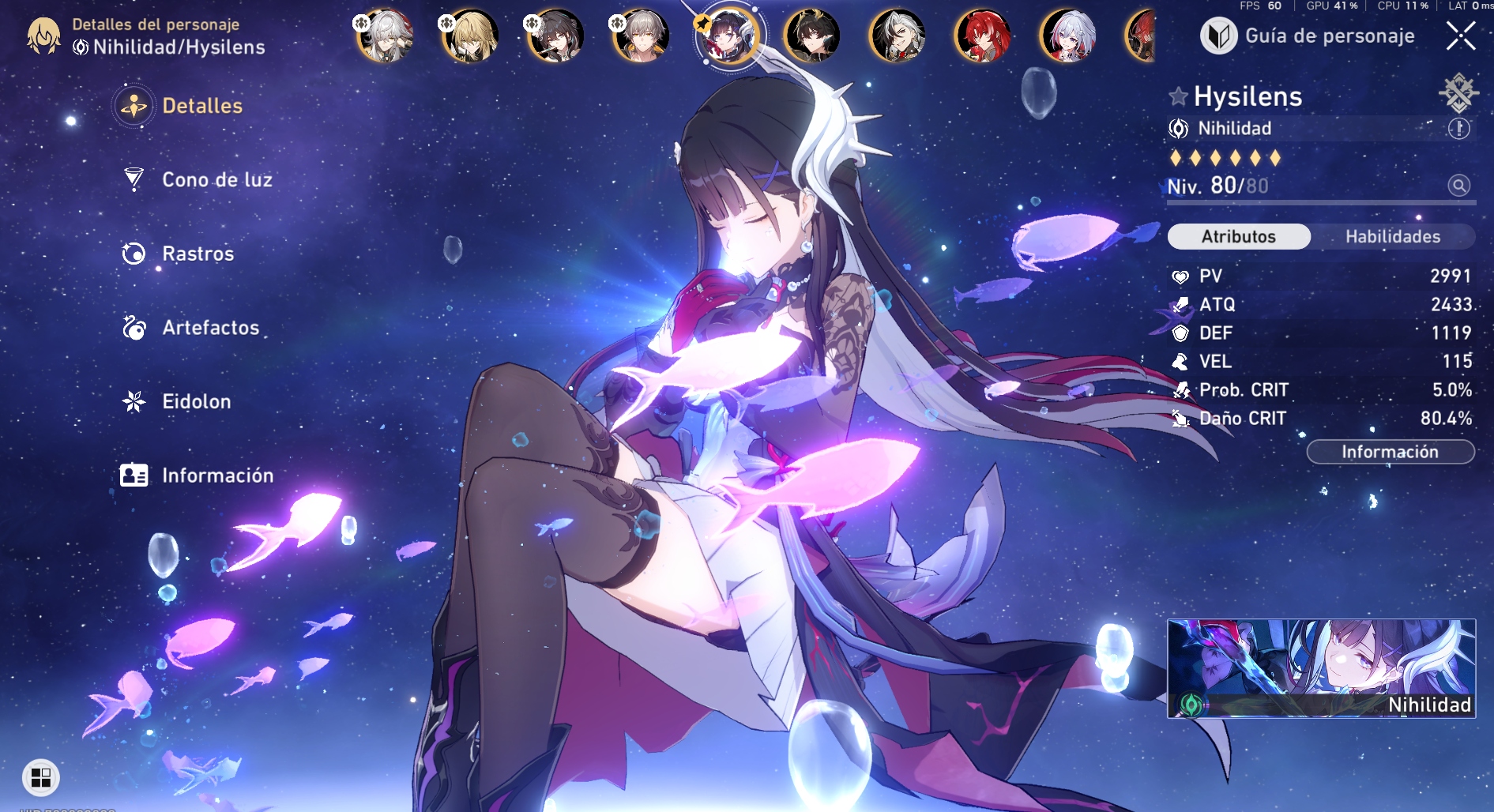Show Nihilidad path info exclamation icon
This screenshot has width=1494, height=812.
(x=1458, y=129)
